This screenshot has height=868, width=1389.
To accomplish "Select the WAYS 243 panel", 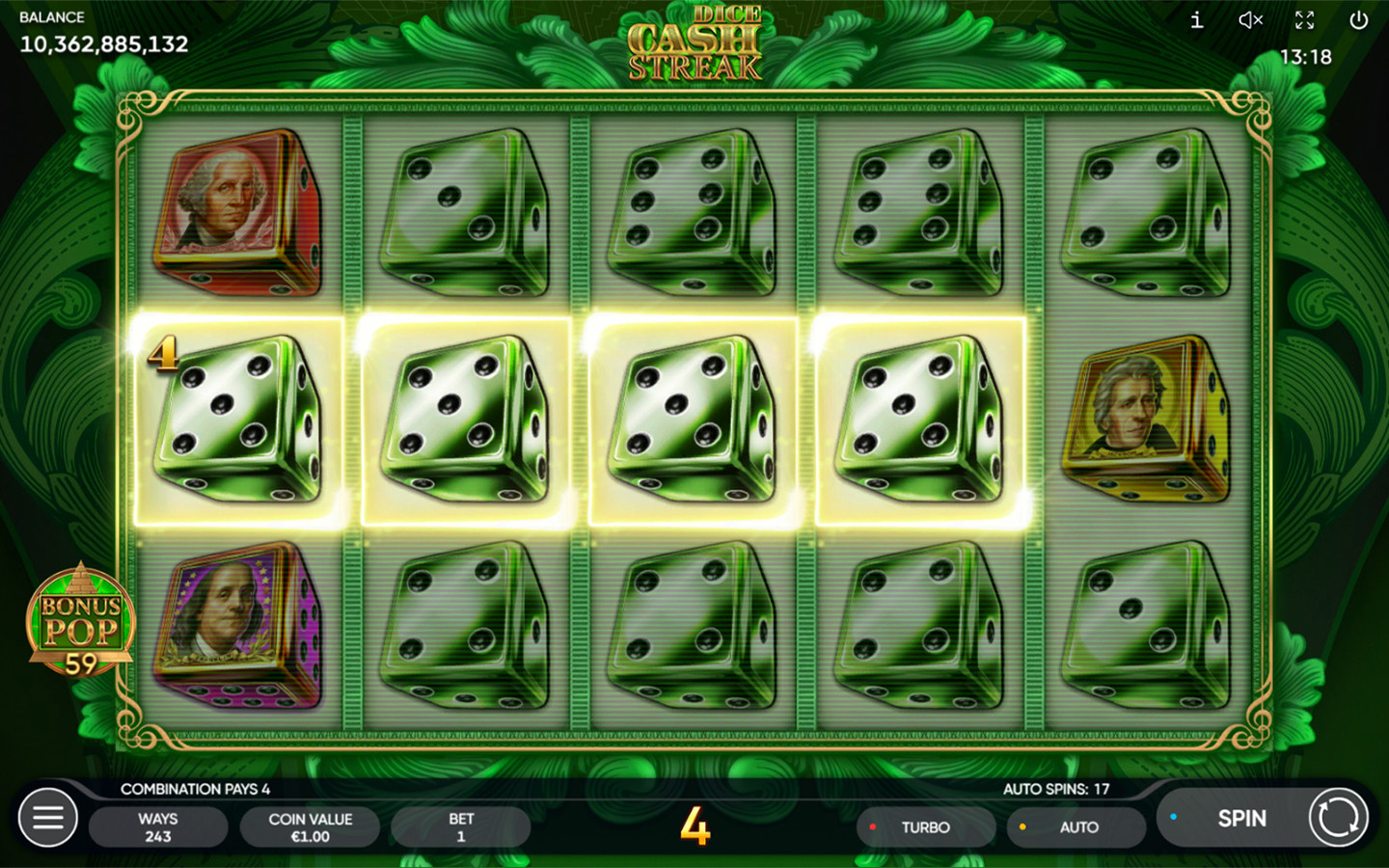I will click(158, 827).
